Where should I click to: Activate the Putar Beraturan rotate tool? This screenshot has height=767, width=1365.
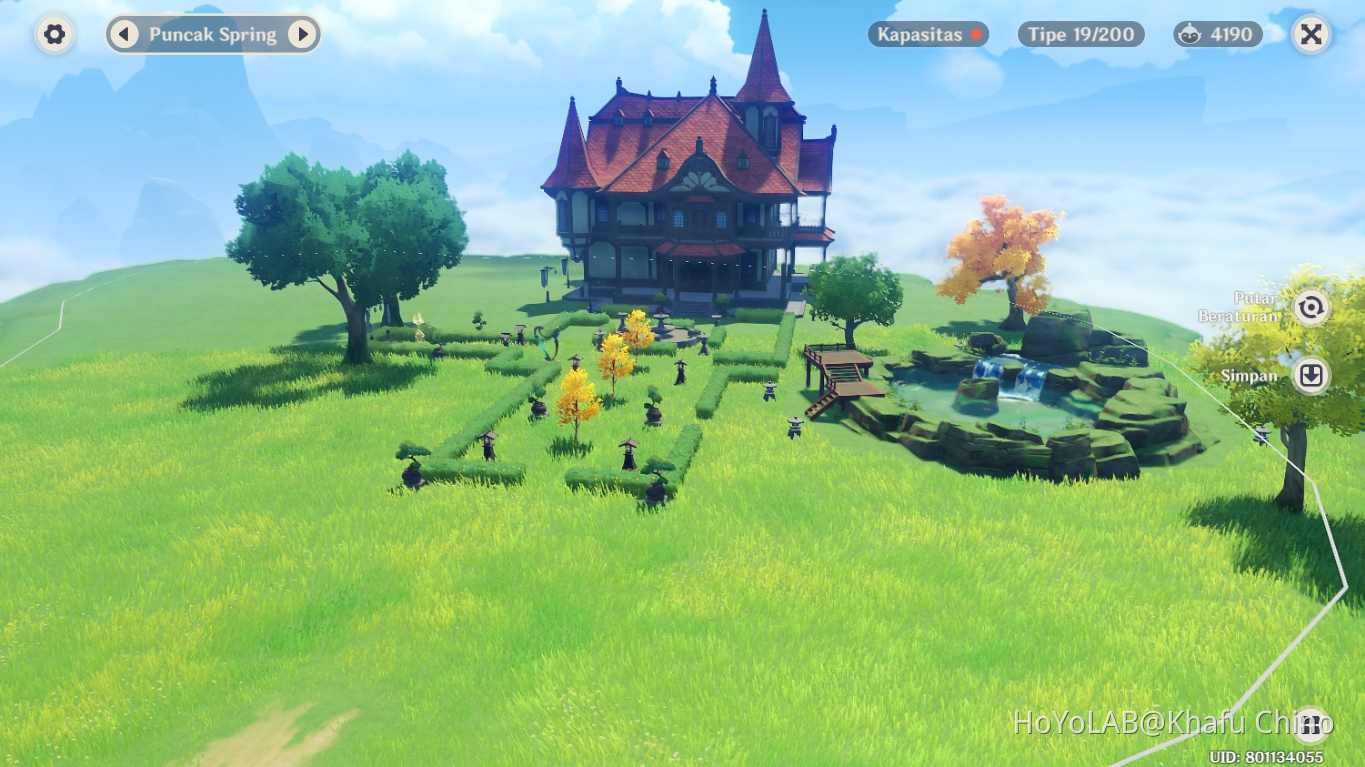click(x=1310, y=308)
